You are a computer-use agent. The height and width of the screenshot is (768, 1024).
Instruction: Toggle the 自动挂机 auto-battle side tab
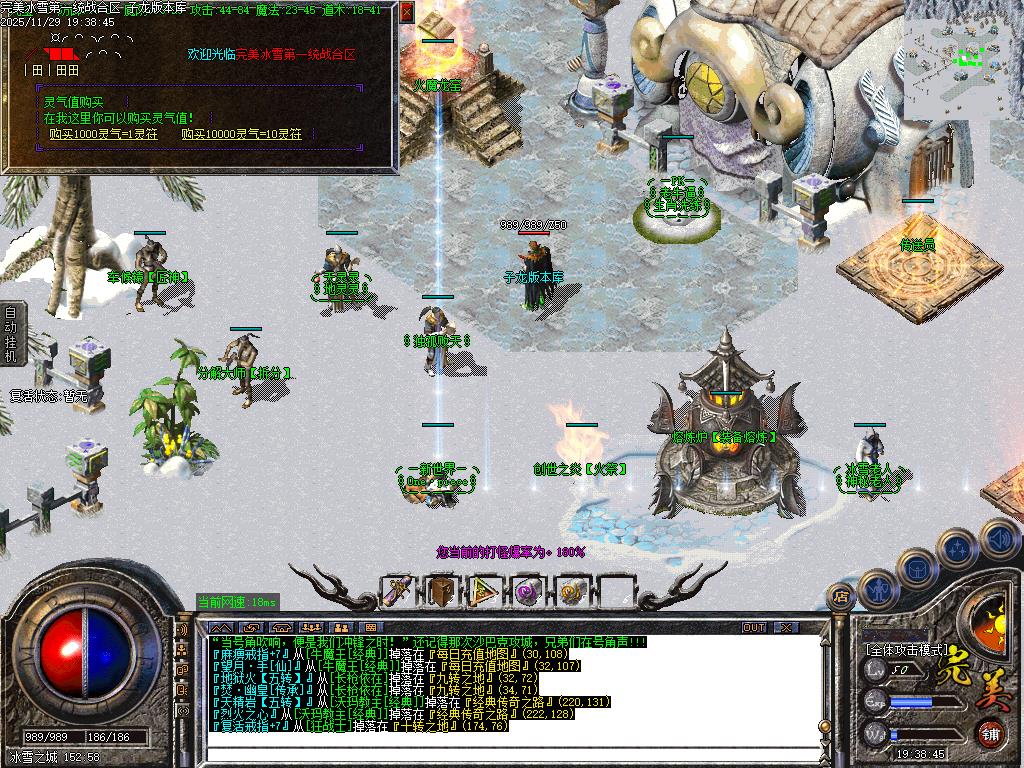click(10, 334)
